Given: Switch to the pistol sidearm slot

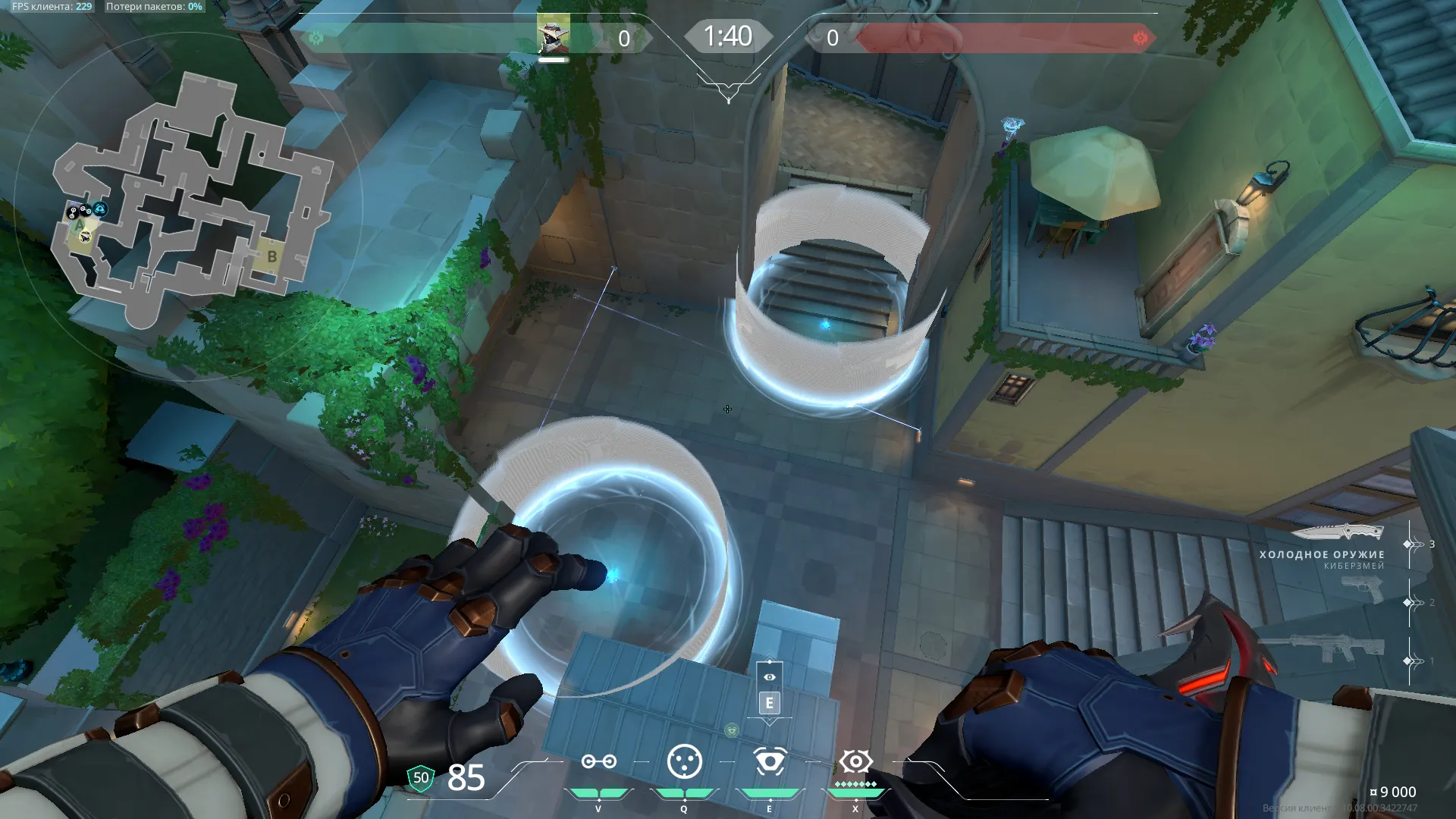Looking at the screenshot, I should (x=1362, y=589).
